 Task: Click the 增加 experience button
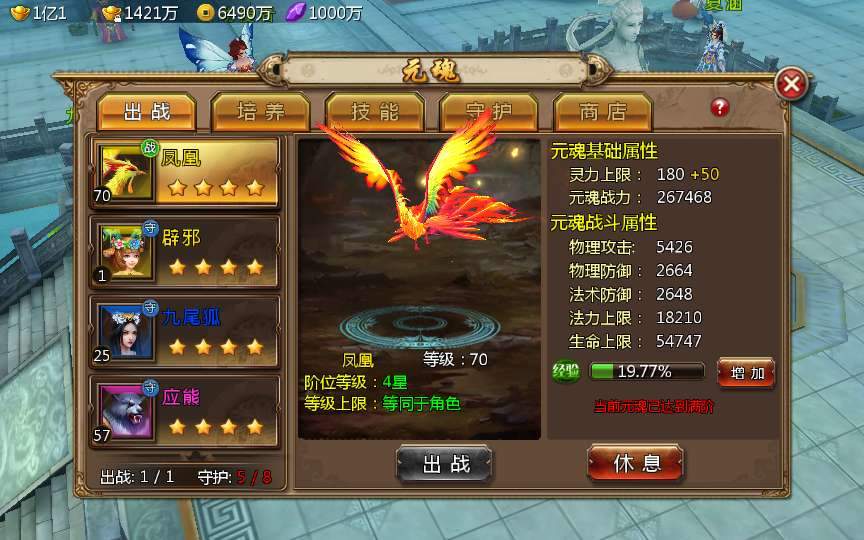pyautogui.click(x=746, y=373)
